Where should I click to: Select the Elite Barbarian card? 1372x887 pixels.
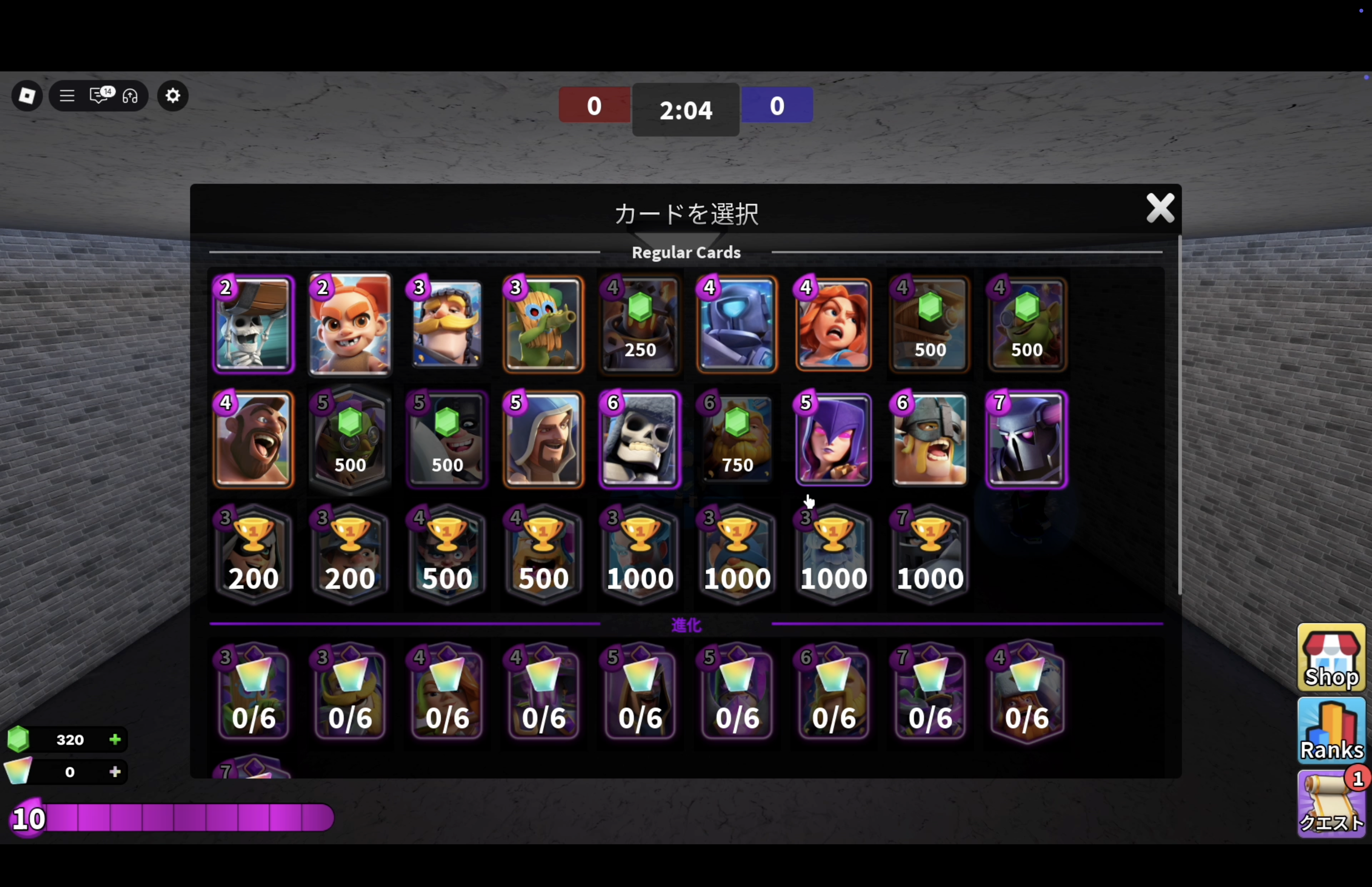(930, 439)
